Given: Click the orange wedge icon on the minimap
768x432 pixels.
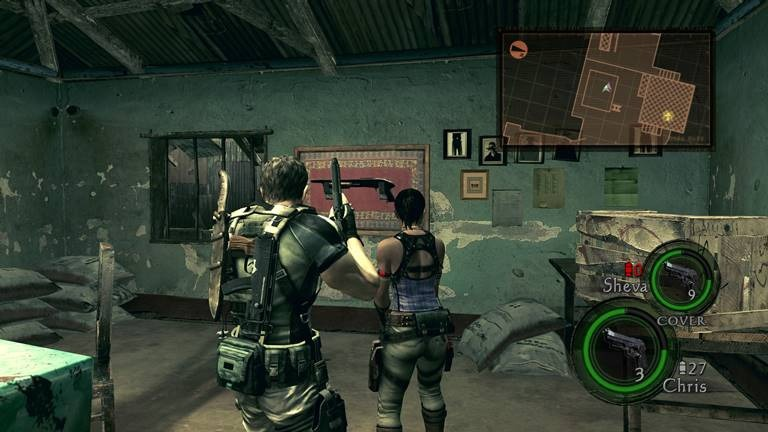Looking at the screenshot, I should [518, 47].
